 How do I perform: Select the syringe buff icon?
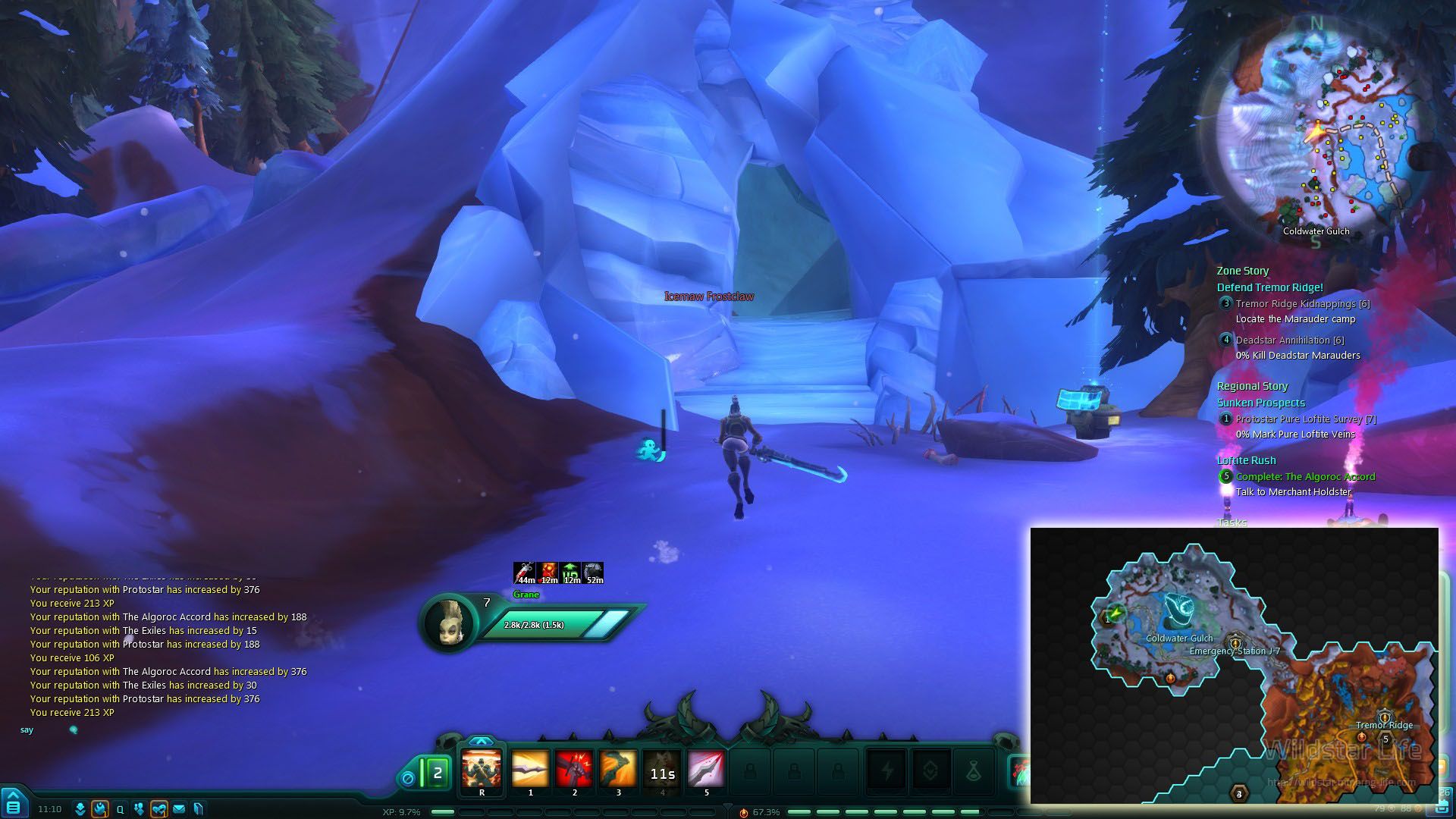tap(526, 573)
